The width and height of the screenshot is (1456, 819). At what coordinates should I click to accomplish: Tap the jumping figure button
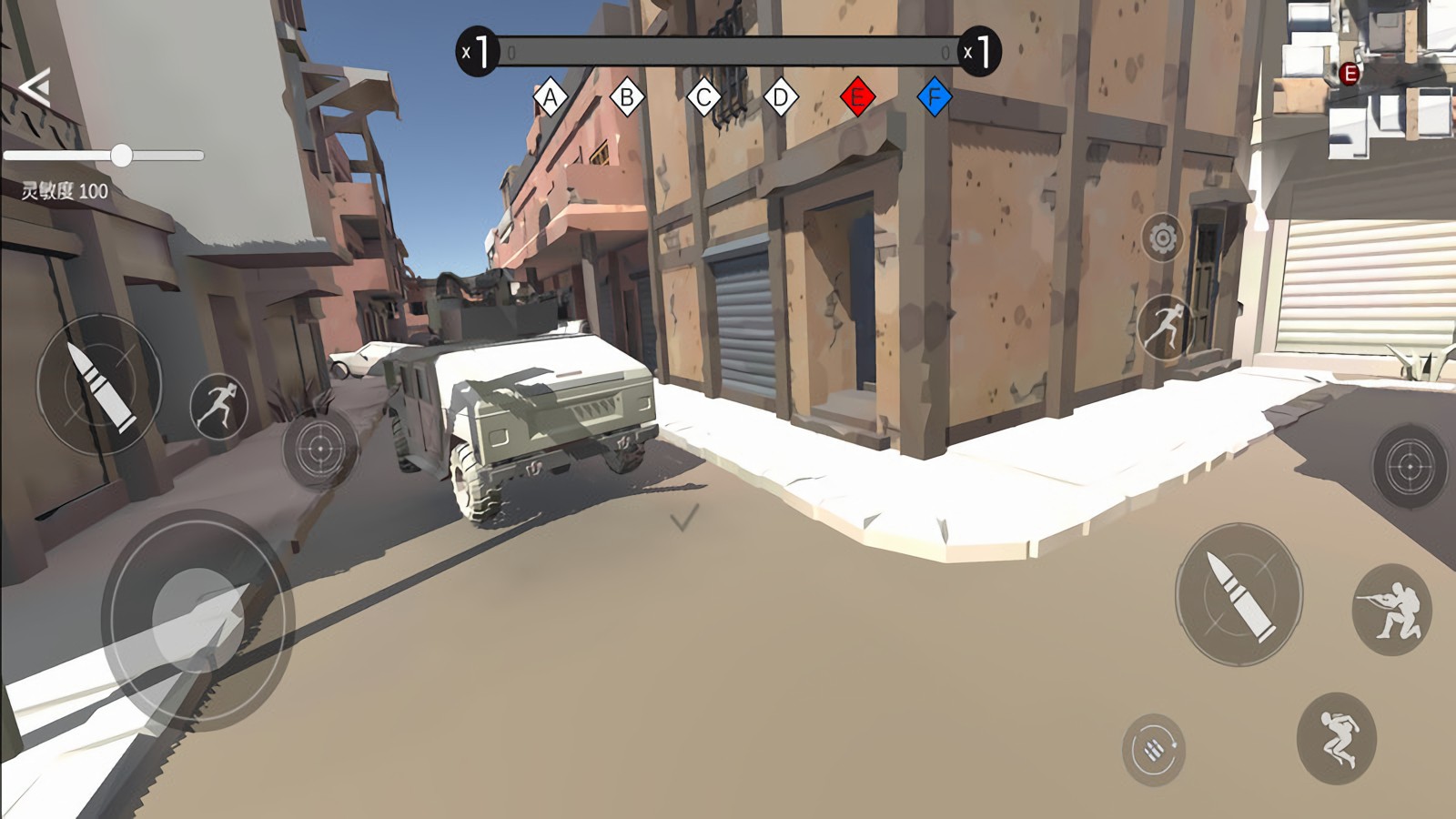click(1336, 738)
